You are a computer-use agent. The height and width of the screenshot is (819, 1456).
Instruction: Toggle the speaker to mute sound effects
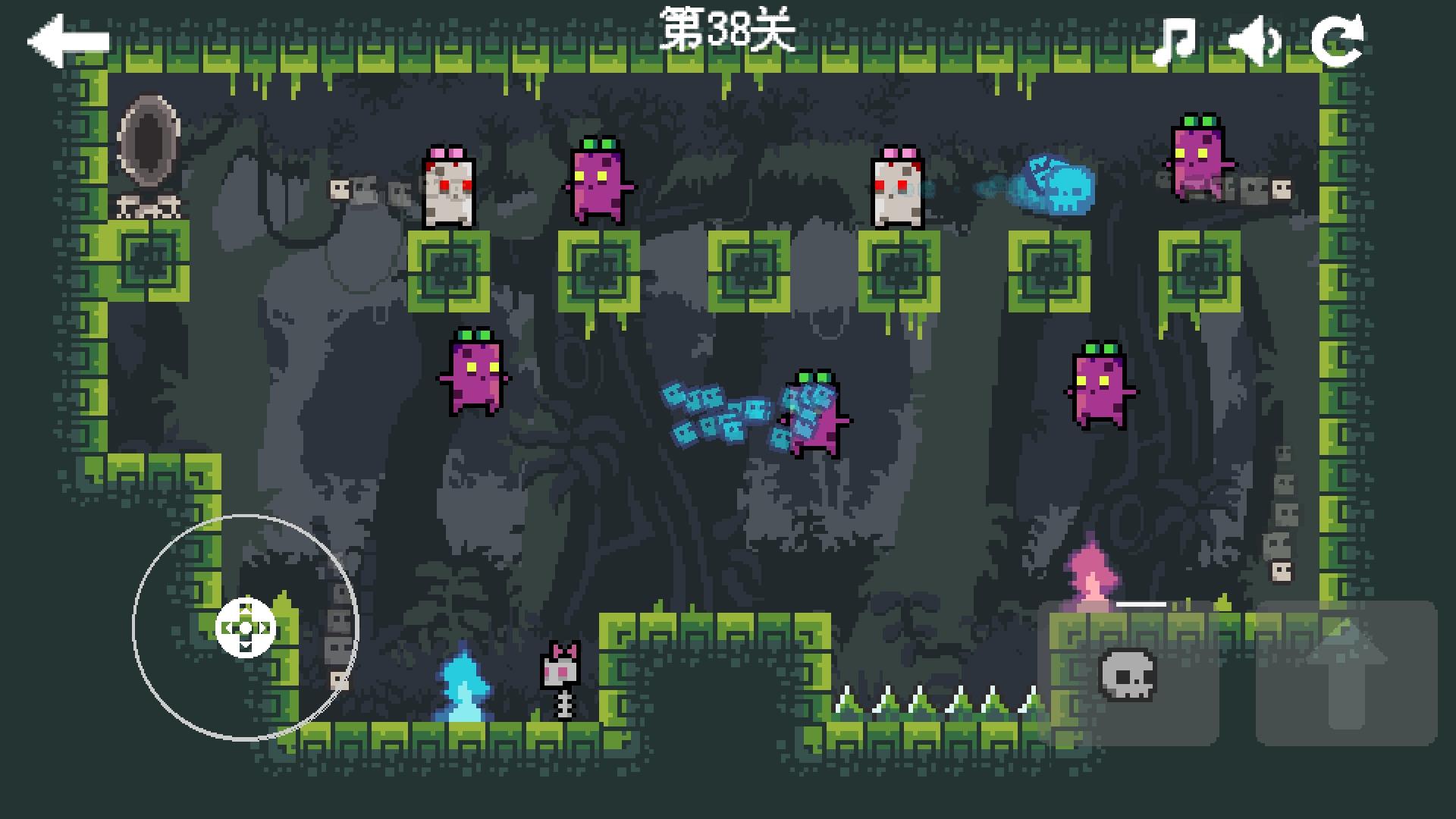pyautogui.click(x=1255, y=38)
